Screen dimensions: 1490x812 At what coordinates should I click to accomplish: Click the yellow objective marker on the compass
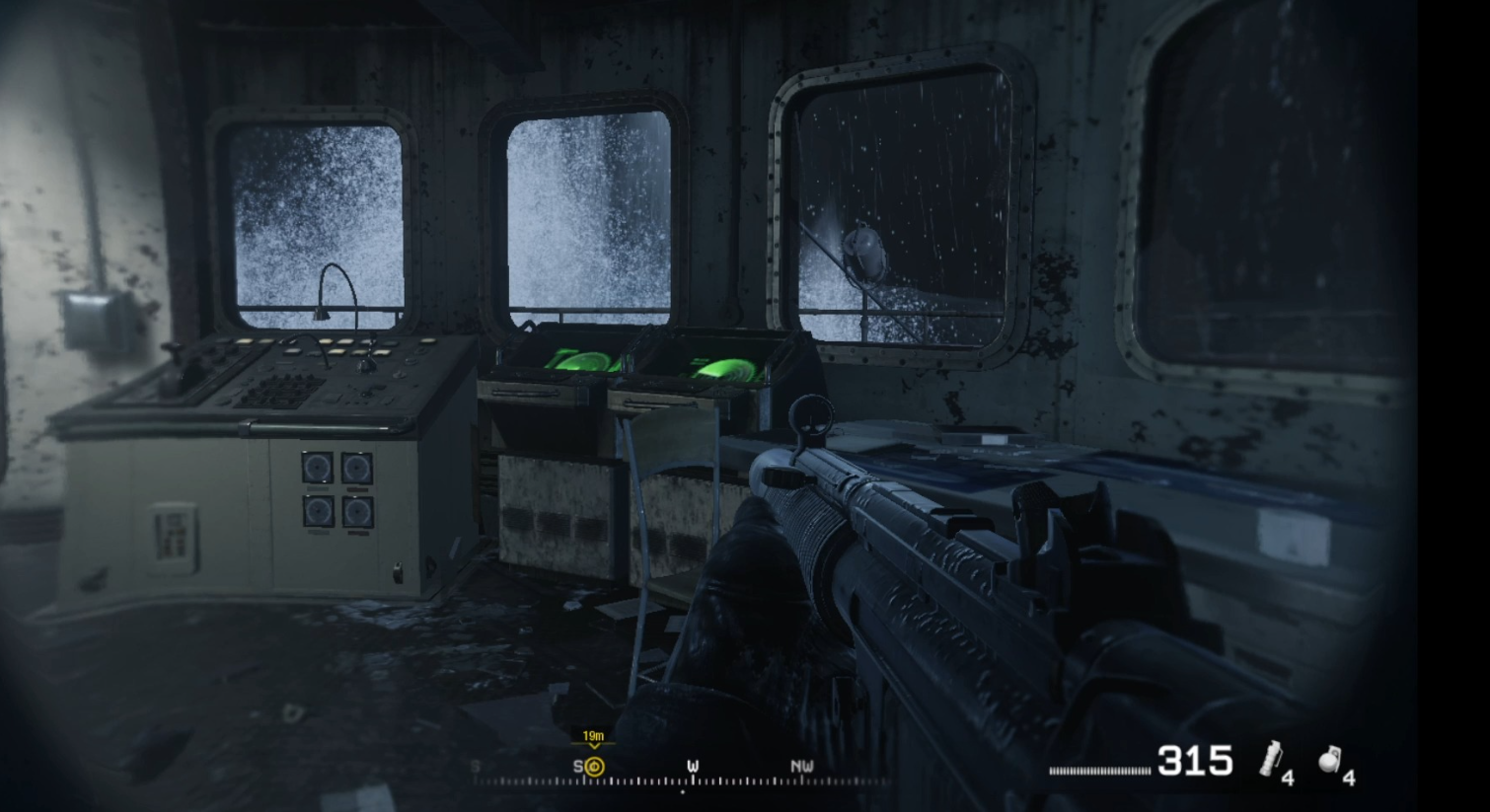coord(594,766)
